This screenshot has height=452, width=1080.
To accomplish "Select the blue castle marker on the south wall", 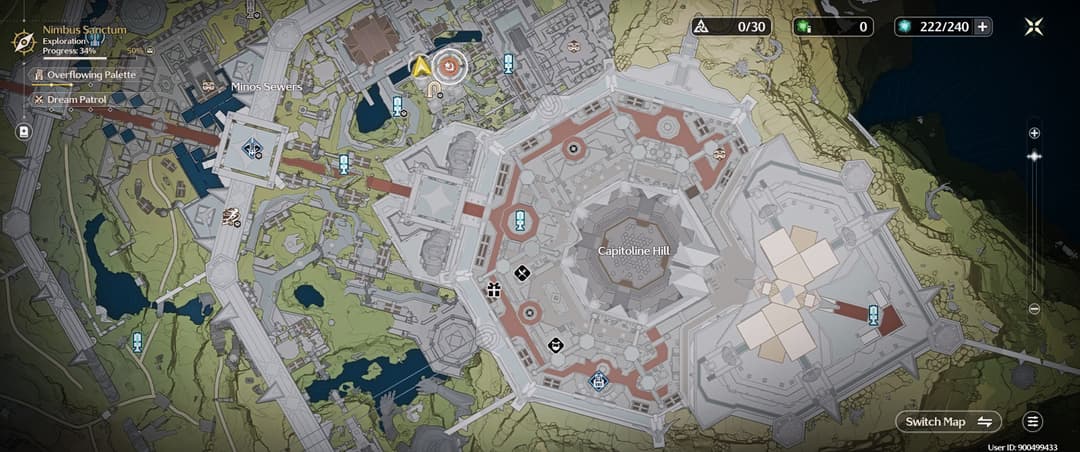I will tap(598, 379).
